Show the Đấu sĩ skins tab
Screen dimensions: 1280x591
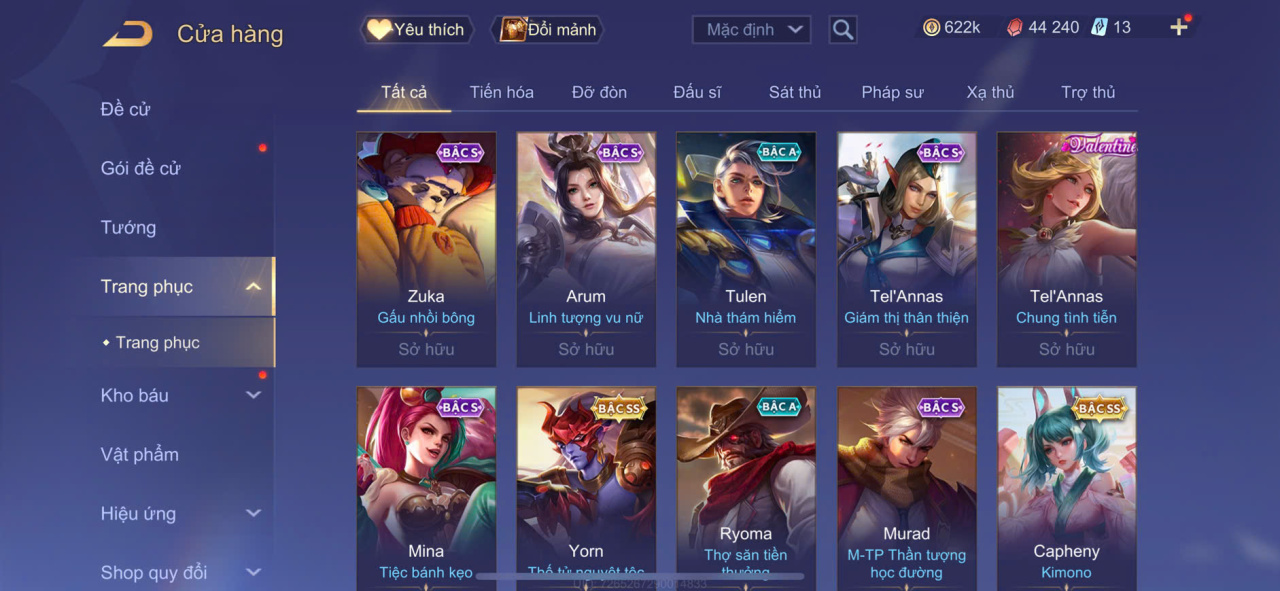(697, 92)
